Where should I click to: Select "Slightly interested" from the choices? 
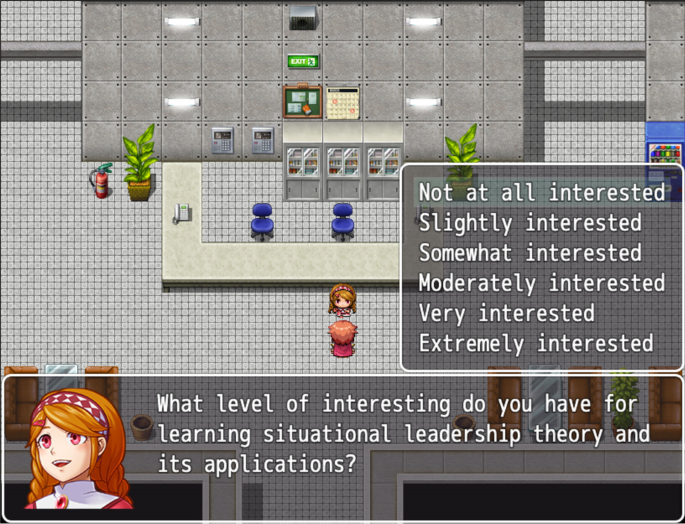pos(529,222)
